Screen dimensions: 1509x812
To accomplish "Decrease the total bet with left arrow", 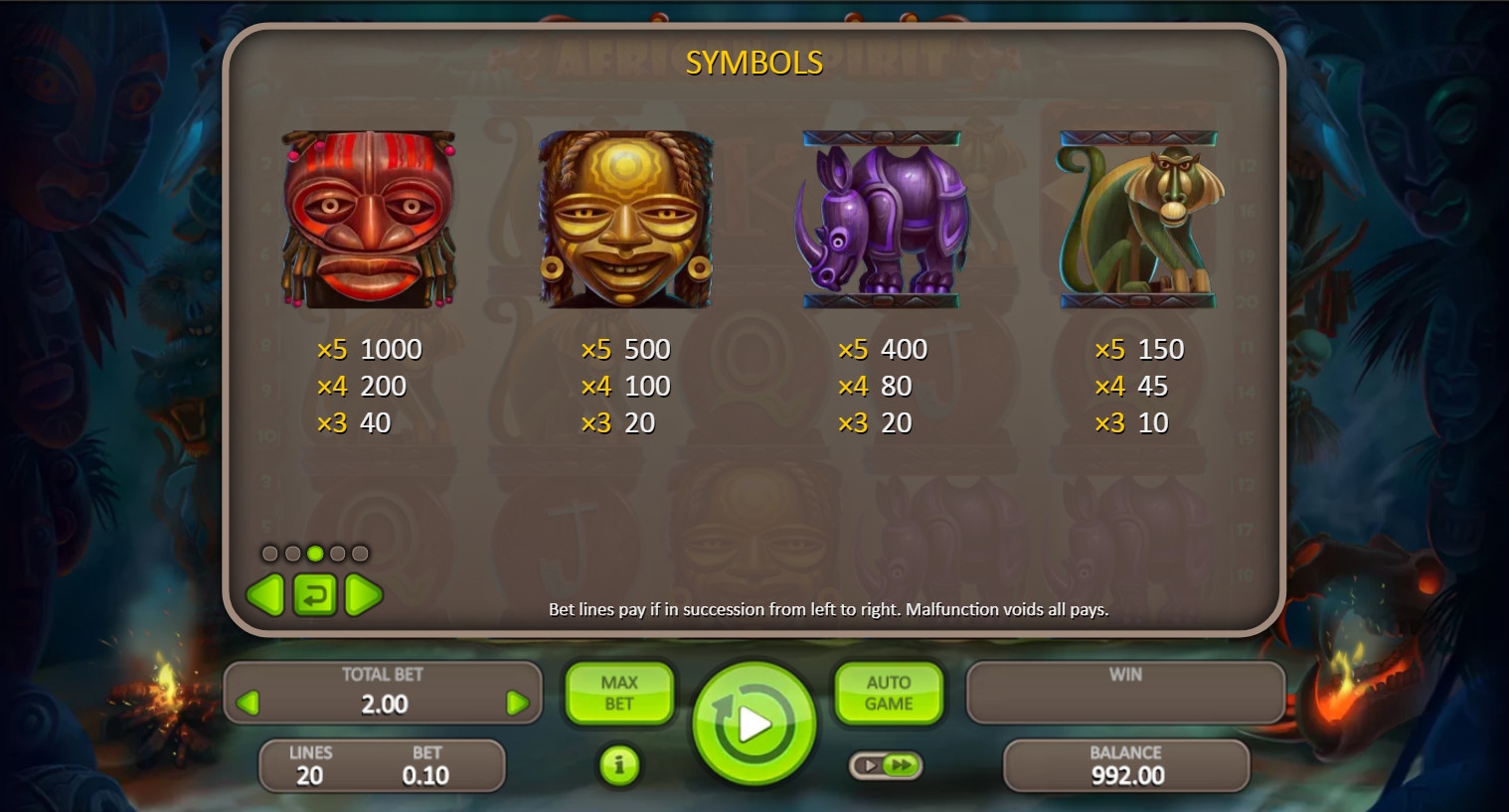I will (249, 704).
